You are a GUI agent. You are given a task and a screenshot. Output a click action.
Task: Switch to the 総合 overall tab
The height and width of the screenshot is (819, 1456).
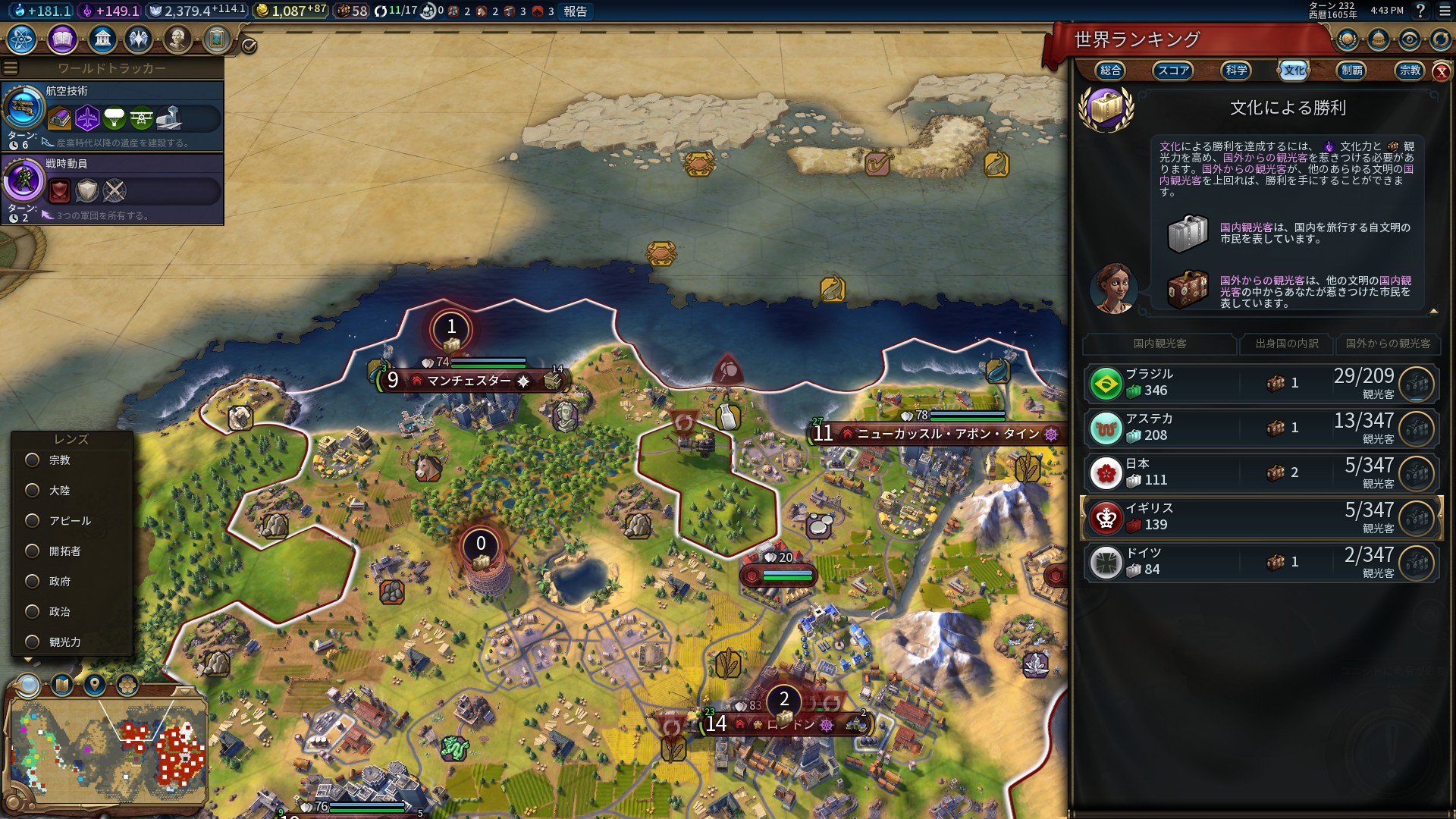[x=1110, y=71]
